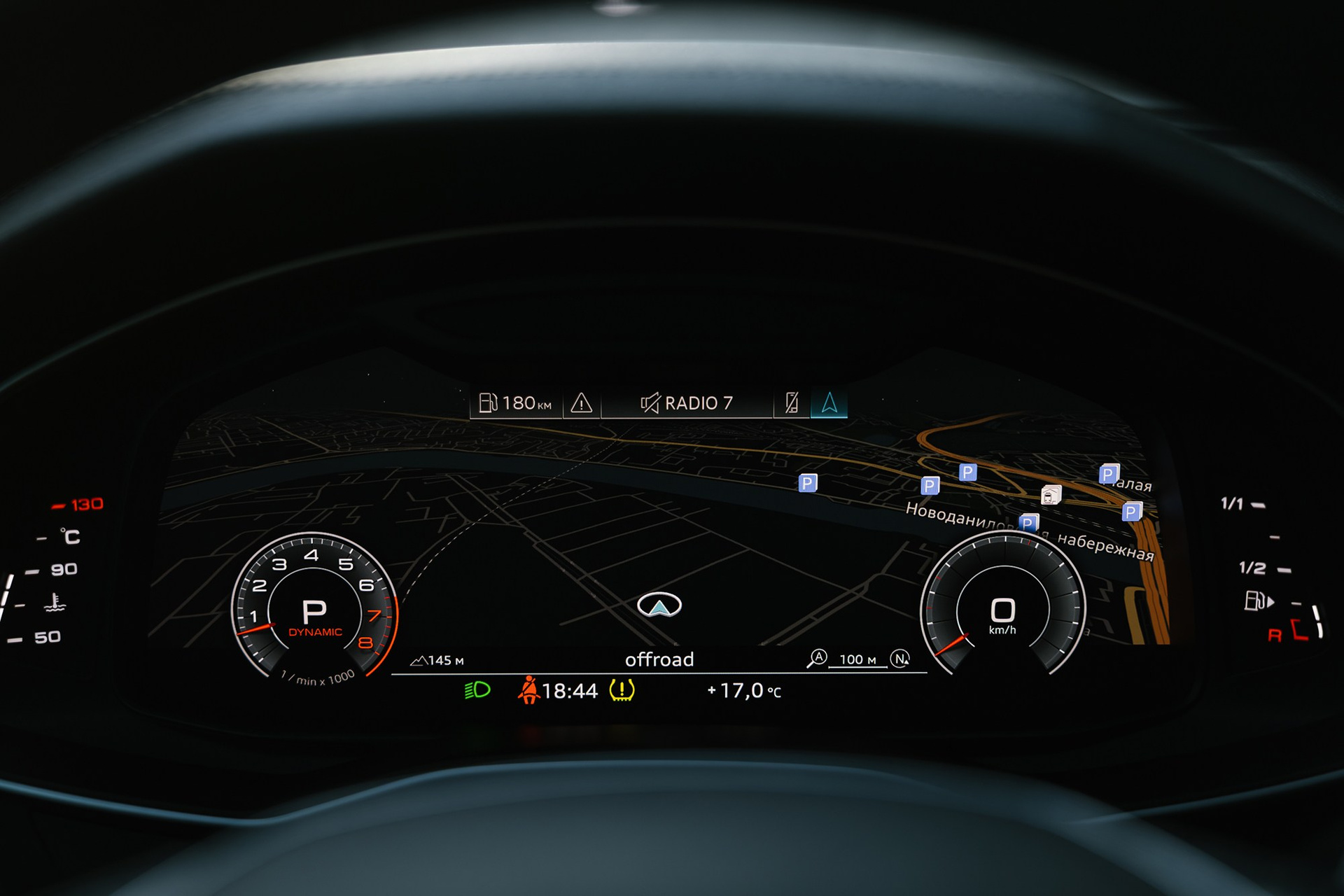The height and width of the screenshot is (896, 1344).
Task: Open the phone tab
Action: coord(792,403)
